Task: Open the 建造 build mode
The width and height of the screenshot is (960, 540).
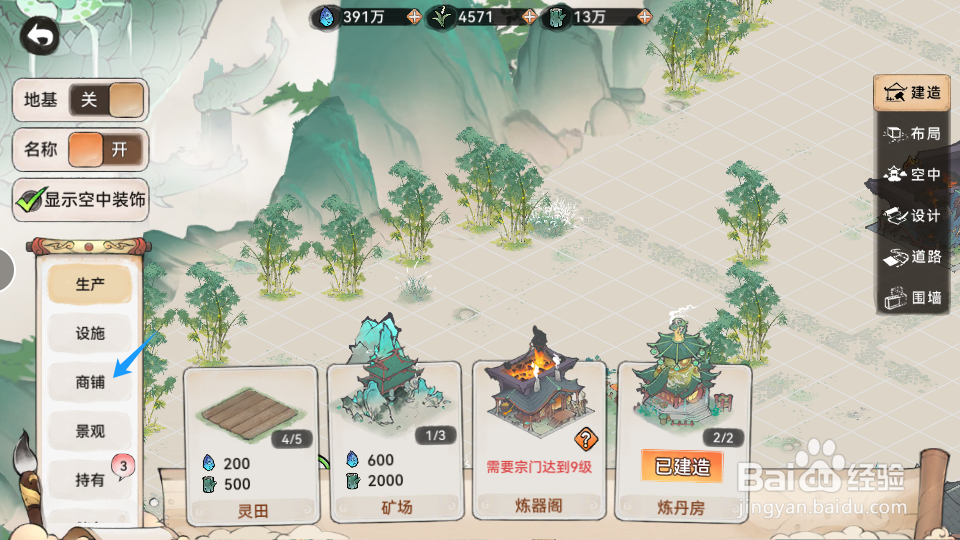Action: [912, 93]
